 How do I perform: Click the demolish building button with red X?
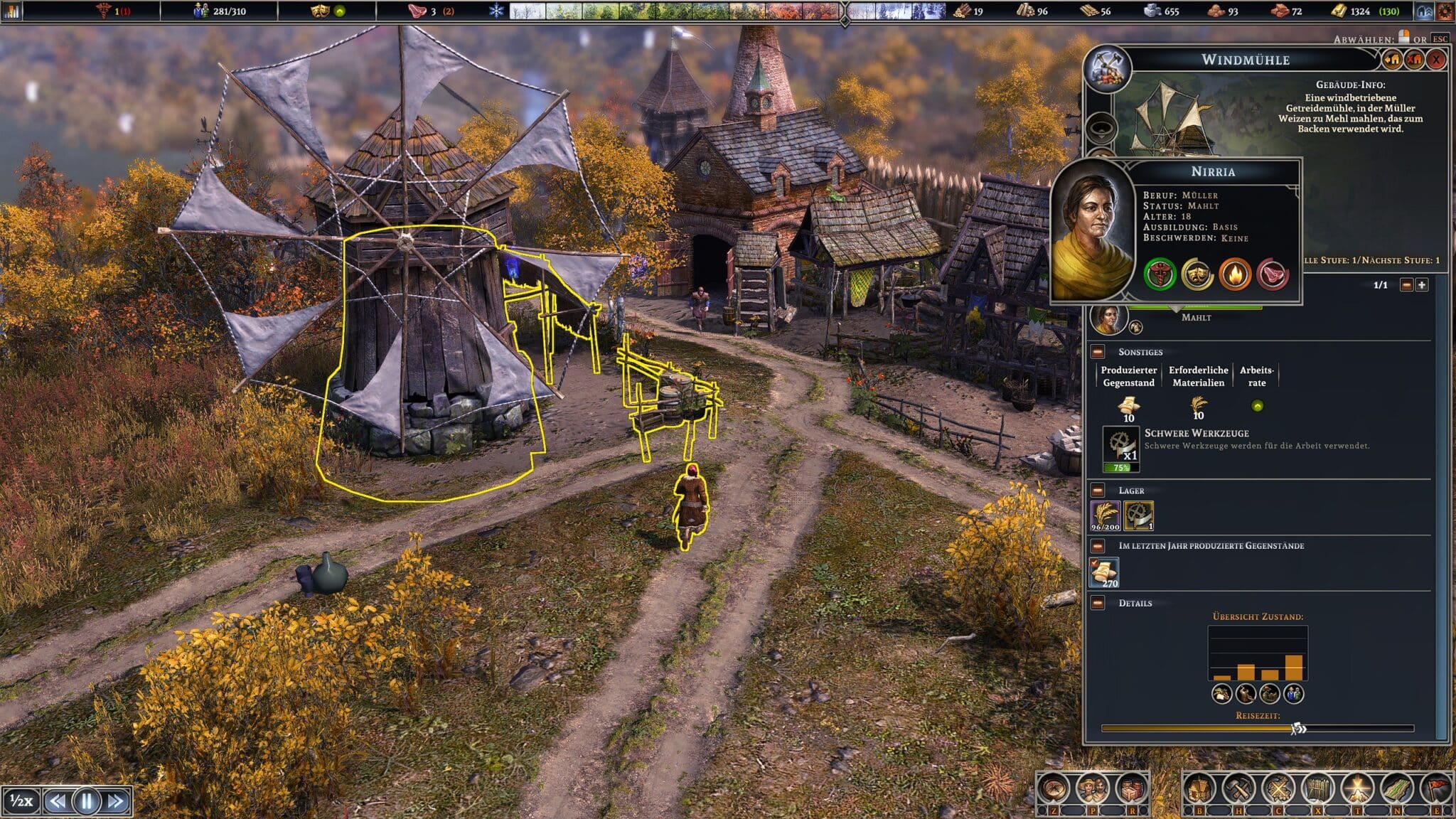[x=1414, y=60]
